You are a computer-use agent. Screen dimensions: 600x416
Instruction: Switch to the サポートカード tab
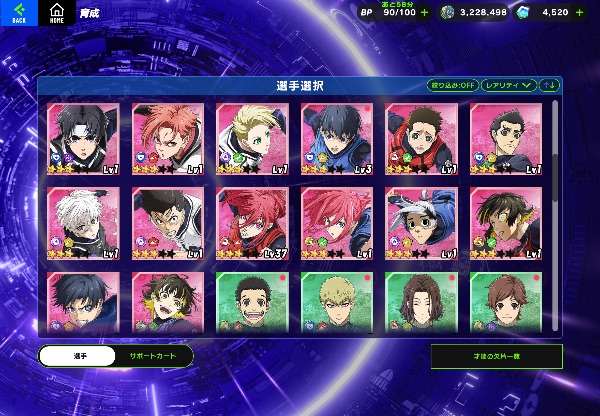[152, 356]
